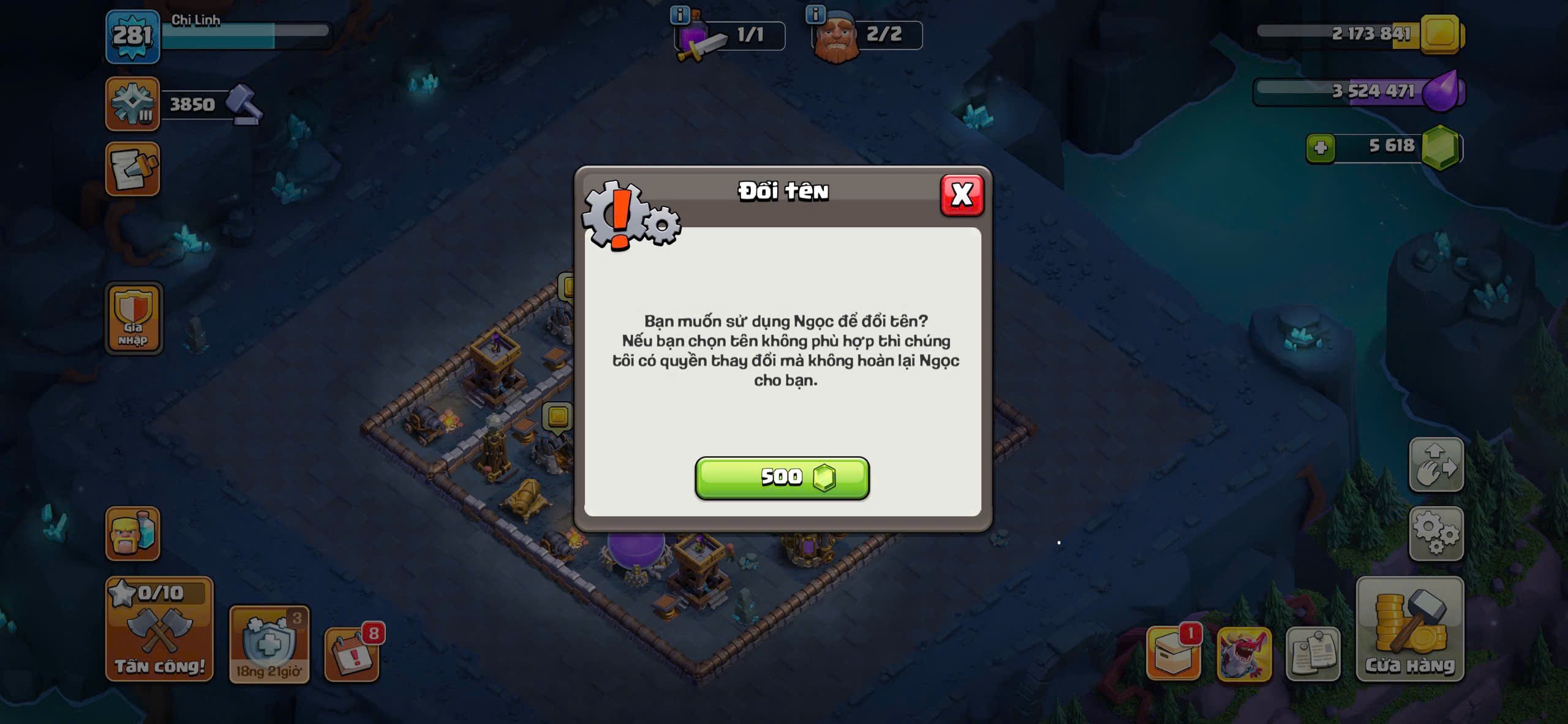This screenshot has height=724, width=1568.
Task: Open the box icon with 1 notification
Action: (1173, 654)
